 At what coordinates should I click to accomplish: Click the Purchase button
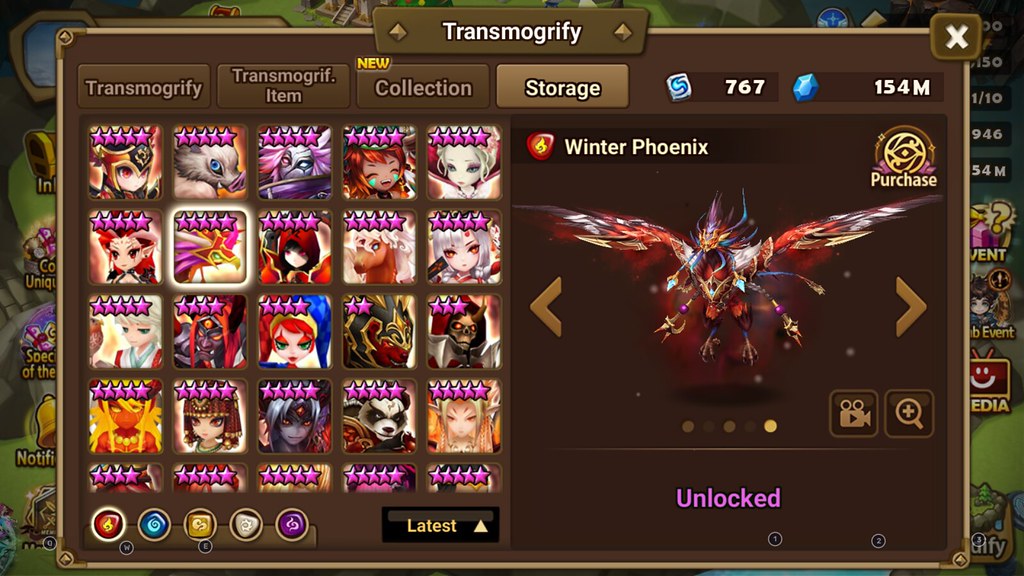904,159
